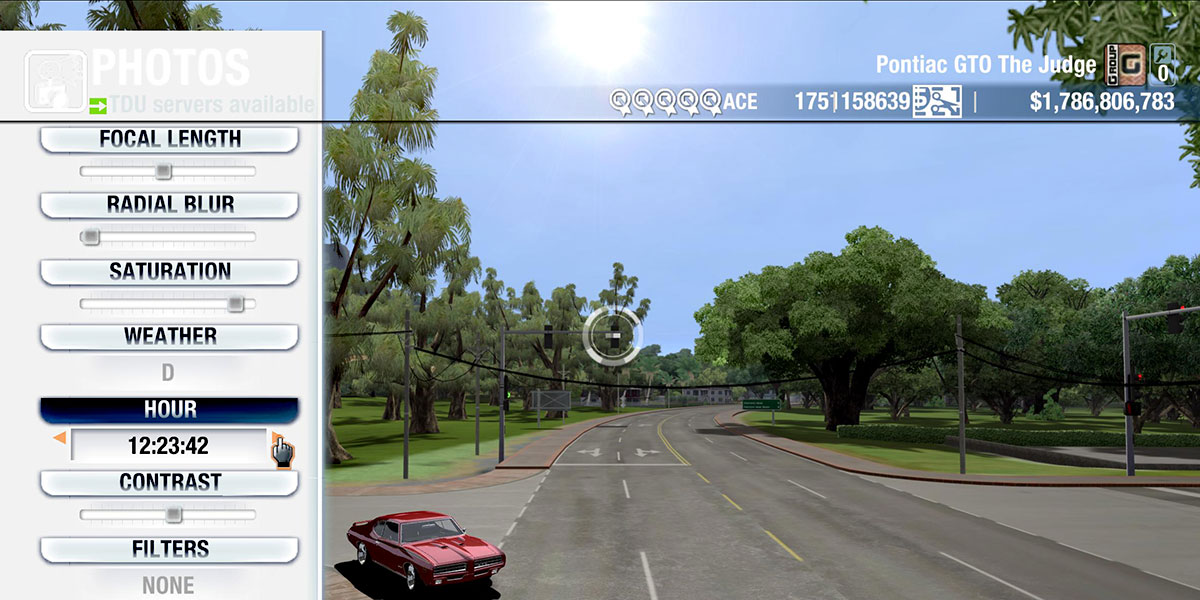
Task: Choose the Radial Blur option
Action: 169,205
